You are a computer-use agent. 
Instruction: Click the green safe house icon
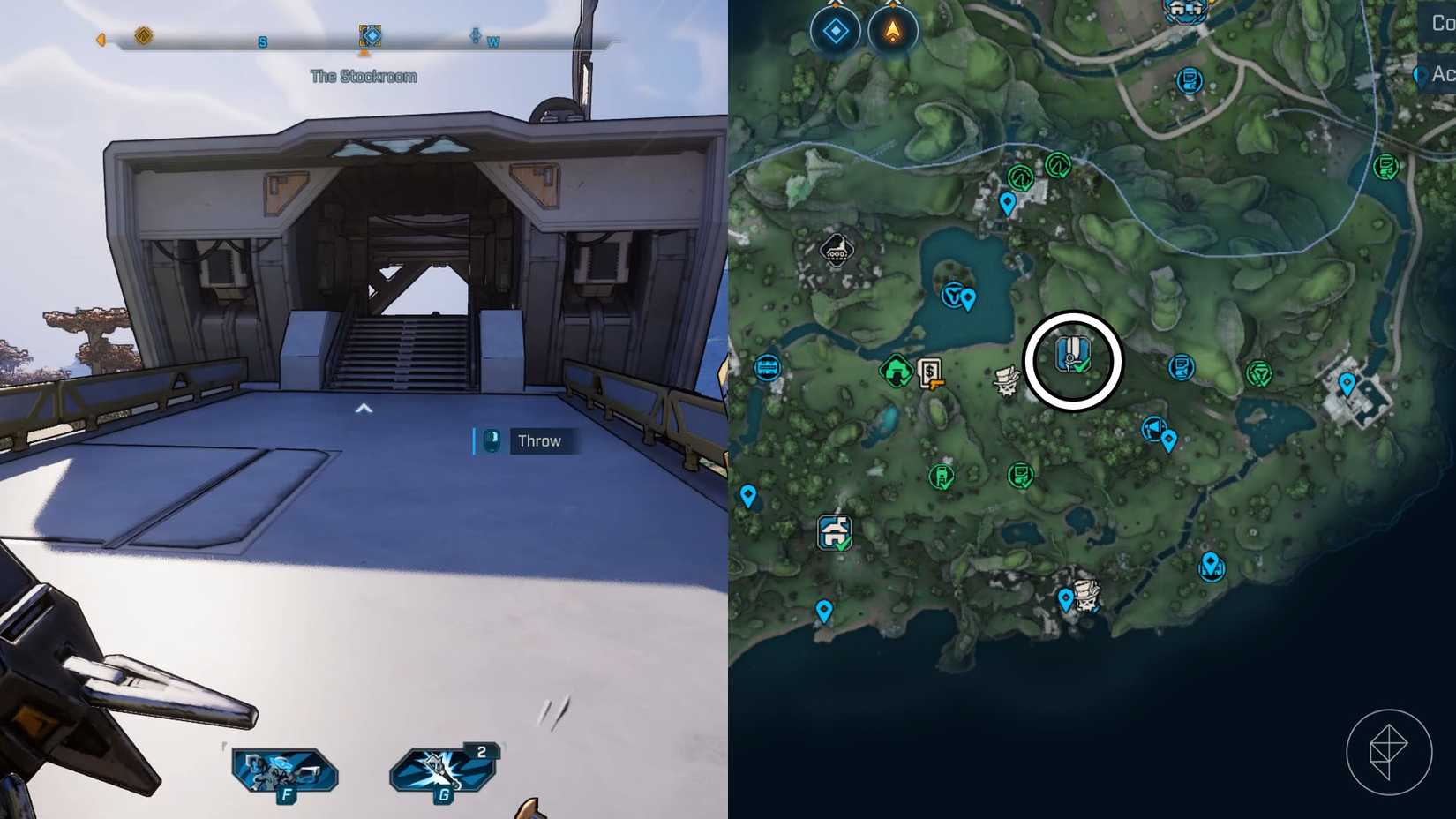pyautogui.click(x=897, y=371)
